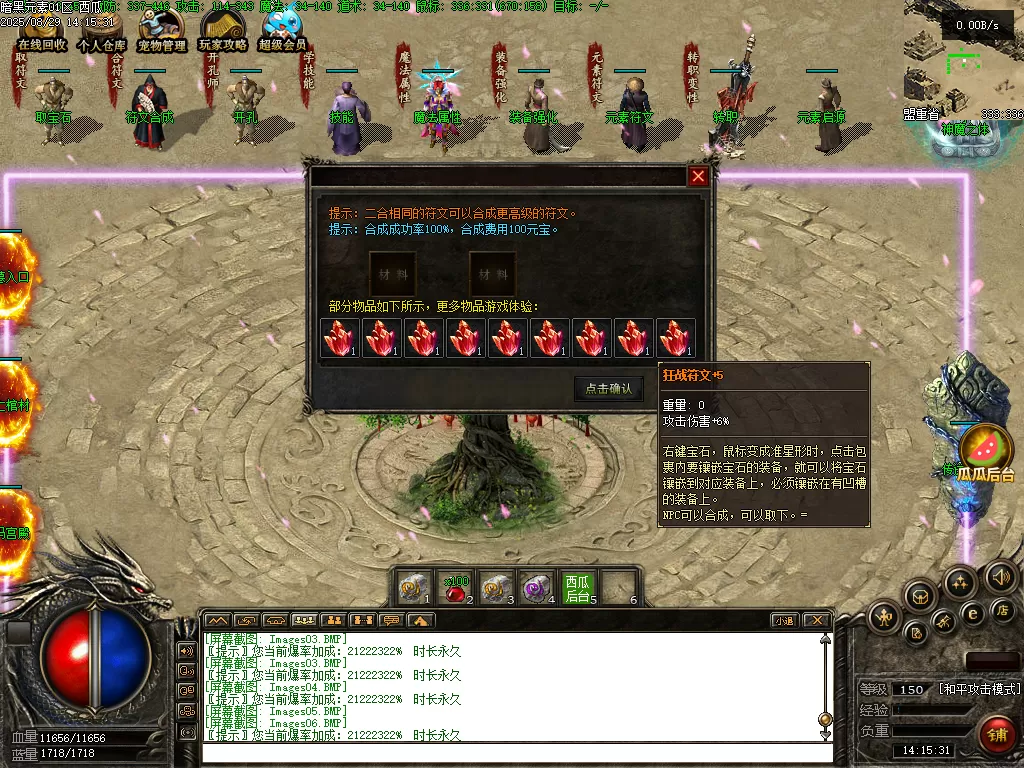The height and width of the screenshot is (768, 1024).
Task: Close the chat panel with X button
Action: click(816, 621)
